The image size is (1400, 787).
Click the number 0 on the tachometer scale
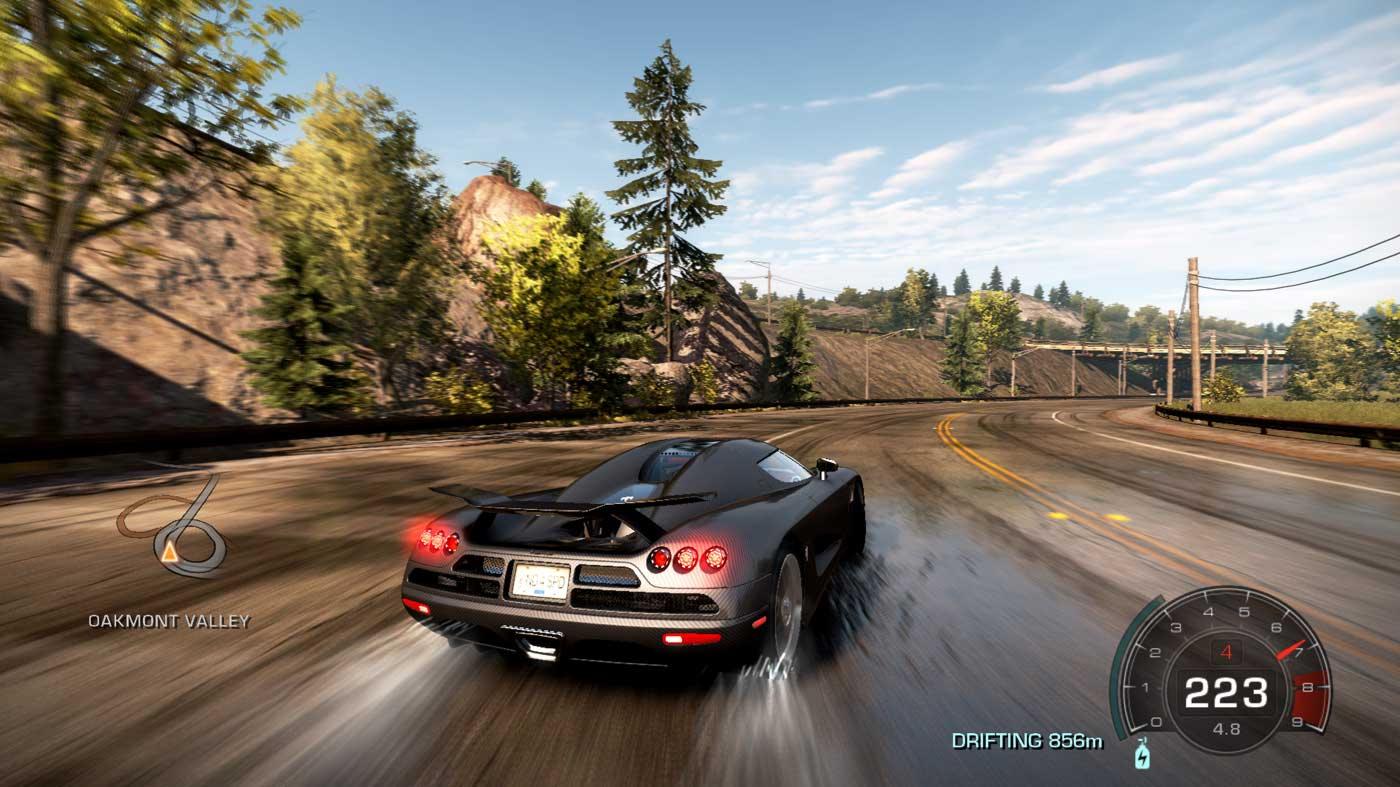[1154, 720]
